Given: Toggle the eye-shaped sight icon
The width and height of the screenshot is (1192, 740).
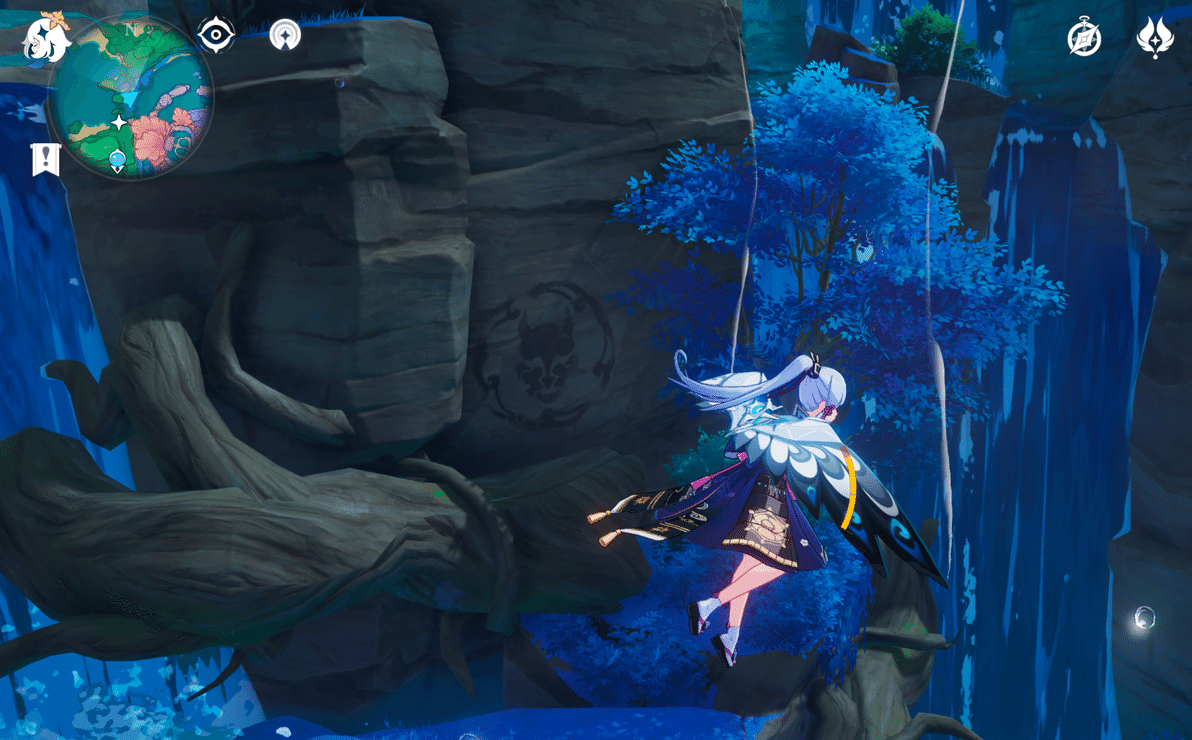Looking at the screenshot, I should pyautogui.click(x=216, y=35).
